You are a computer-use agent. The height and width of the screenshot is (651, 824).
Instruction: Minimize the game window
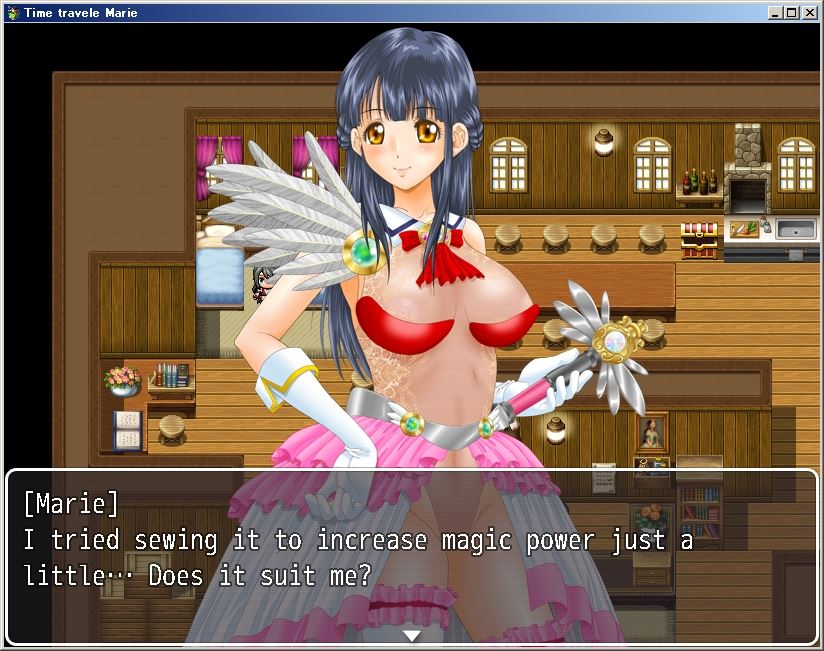pyautogui.click(x=777, y=12)
